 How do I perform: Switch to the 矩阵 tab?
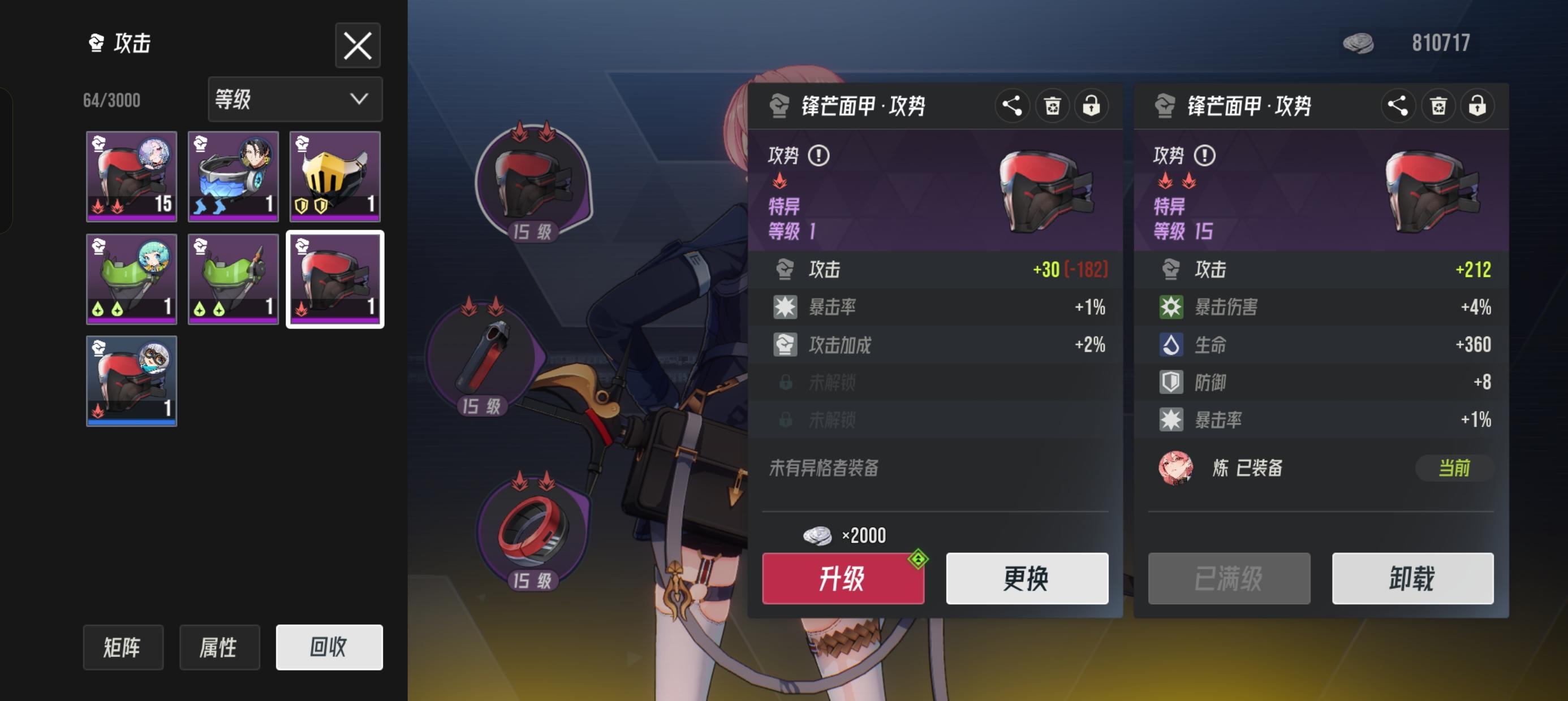coord(123,647)
